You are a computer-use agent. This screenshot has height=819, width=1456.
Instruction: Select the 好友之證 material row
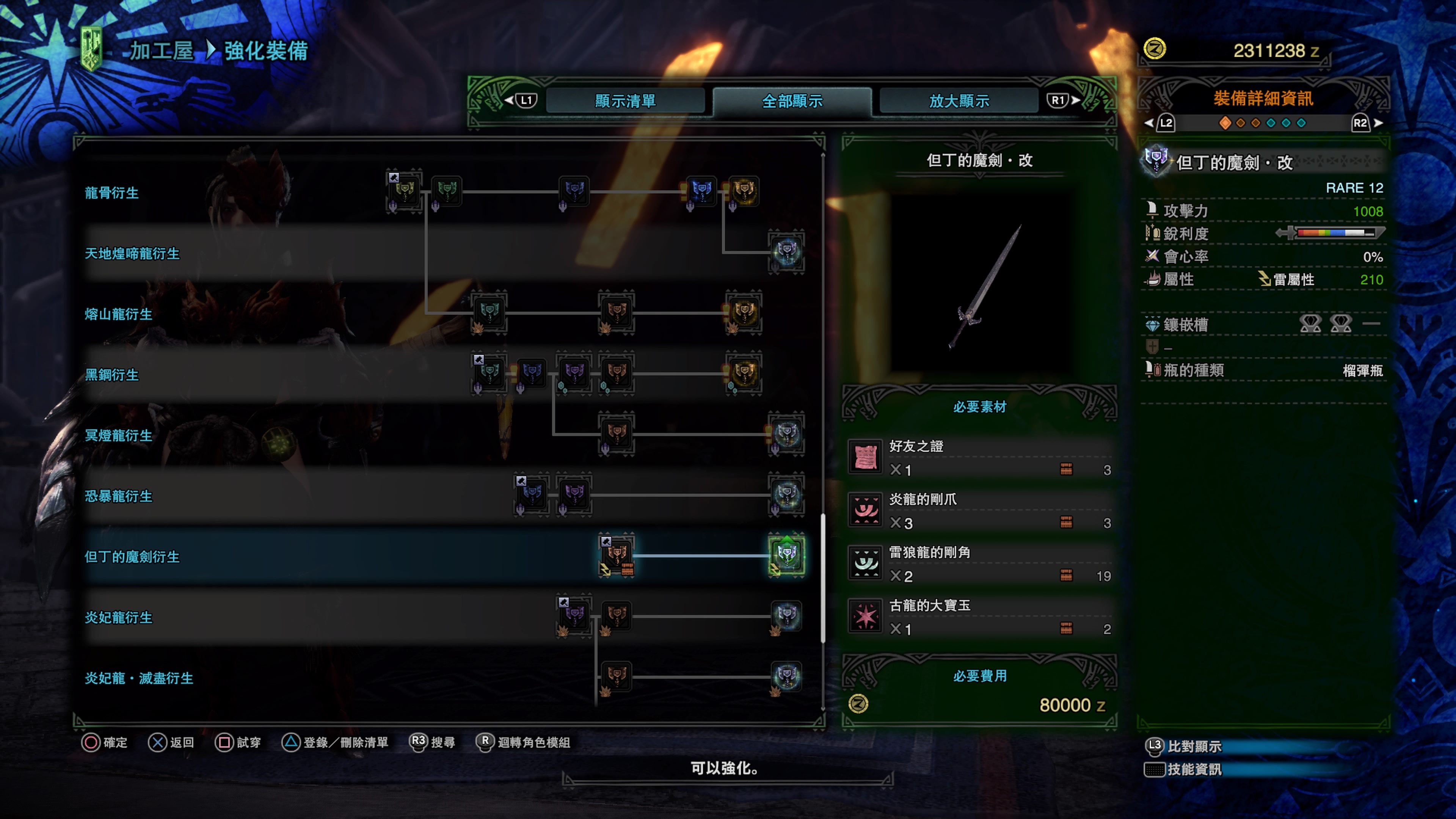click(979, 458)
